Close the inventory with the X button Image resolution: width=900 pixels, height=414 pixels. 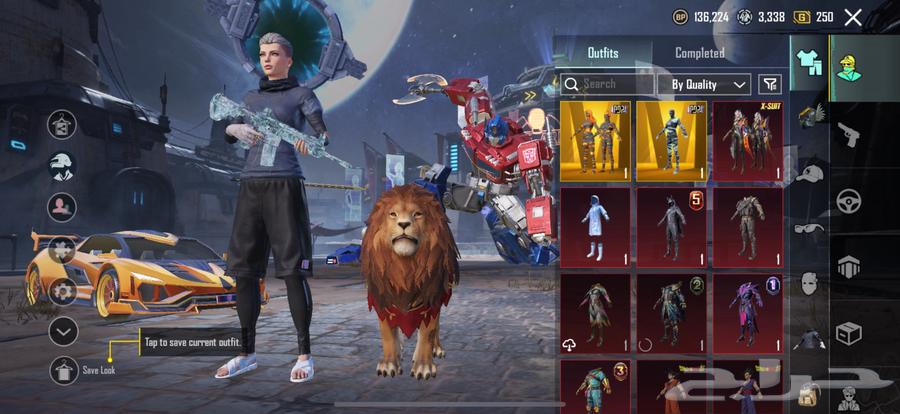[x=853, y=17]
